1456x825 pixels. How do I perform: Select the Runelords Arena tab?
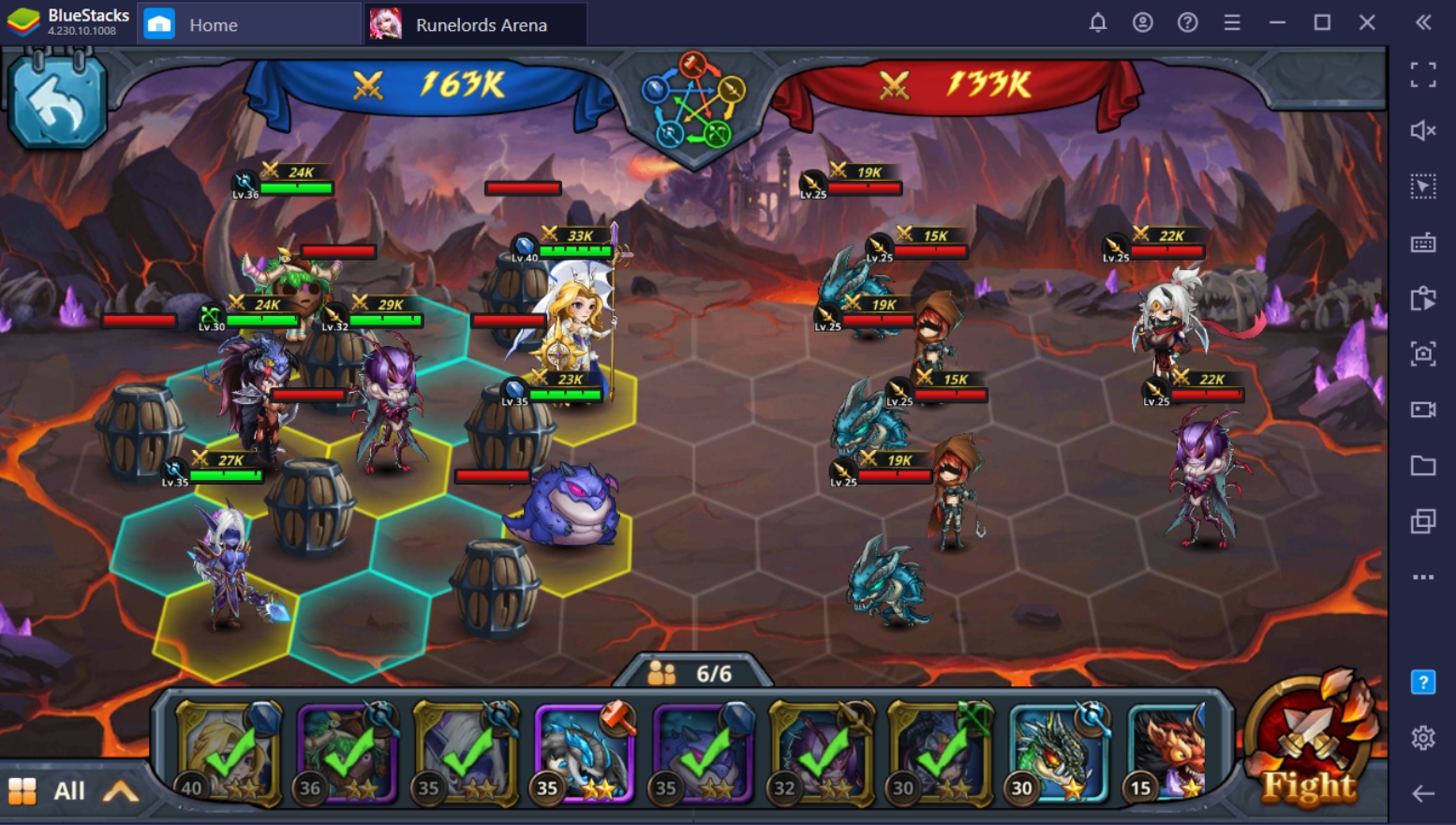(471, 25)
